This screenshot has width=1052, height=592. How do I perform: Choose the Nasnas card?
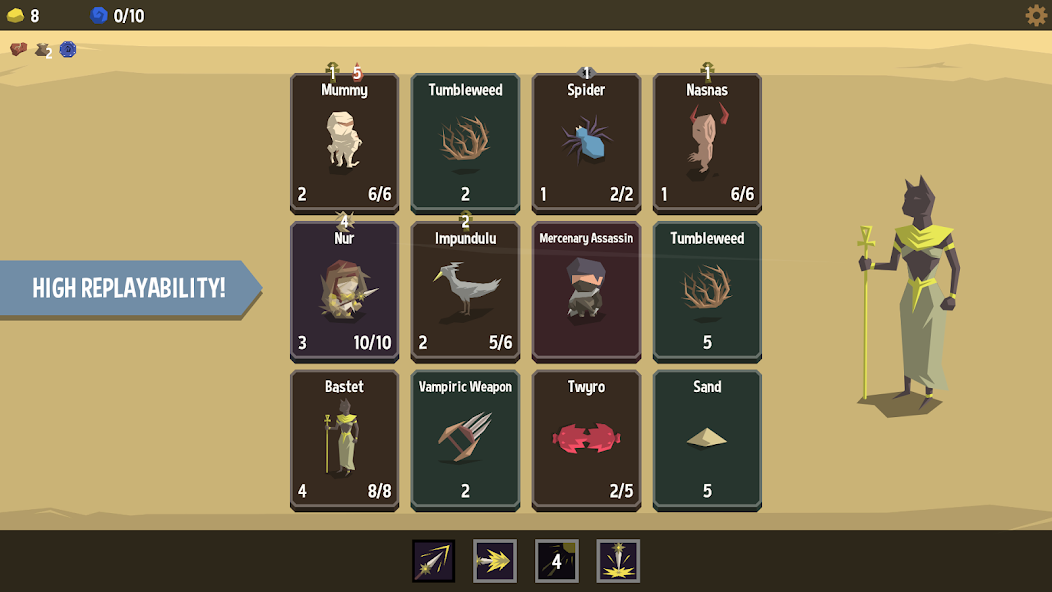click(x=707, y=143)
